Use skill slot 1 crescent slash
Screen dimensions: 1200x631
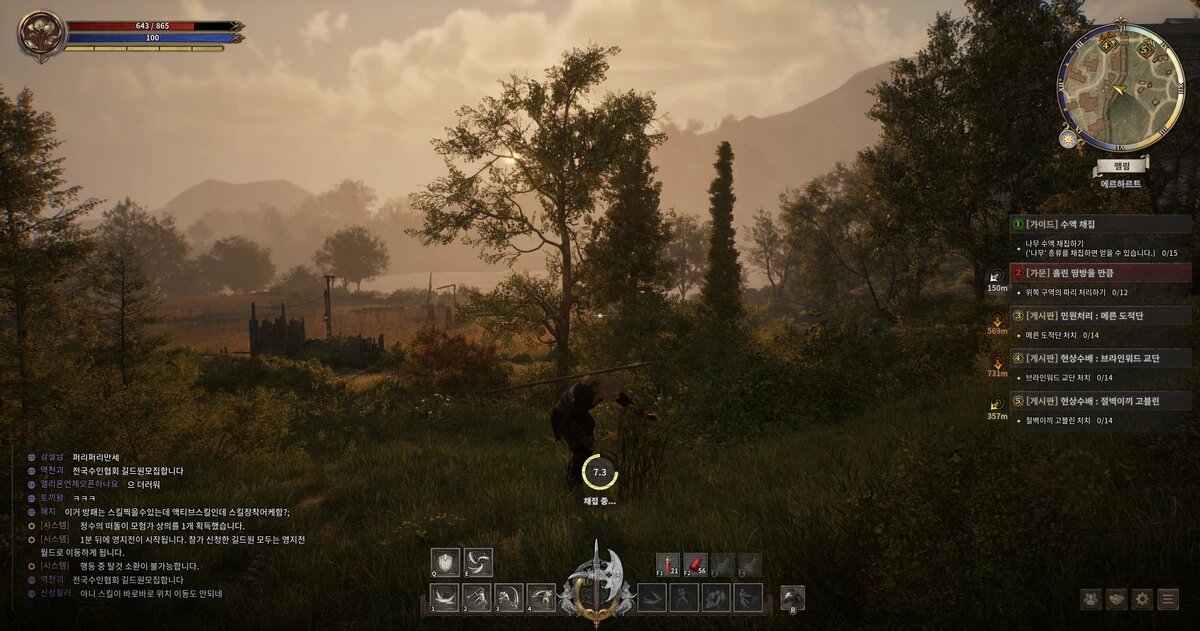click(444, 598)
